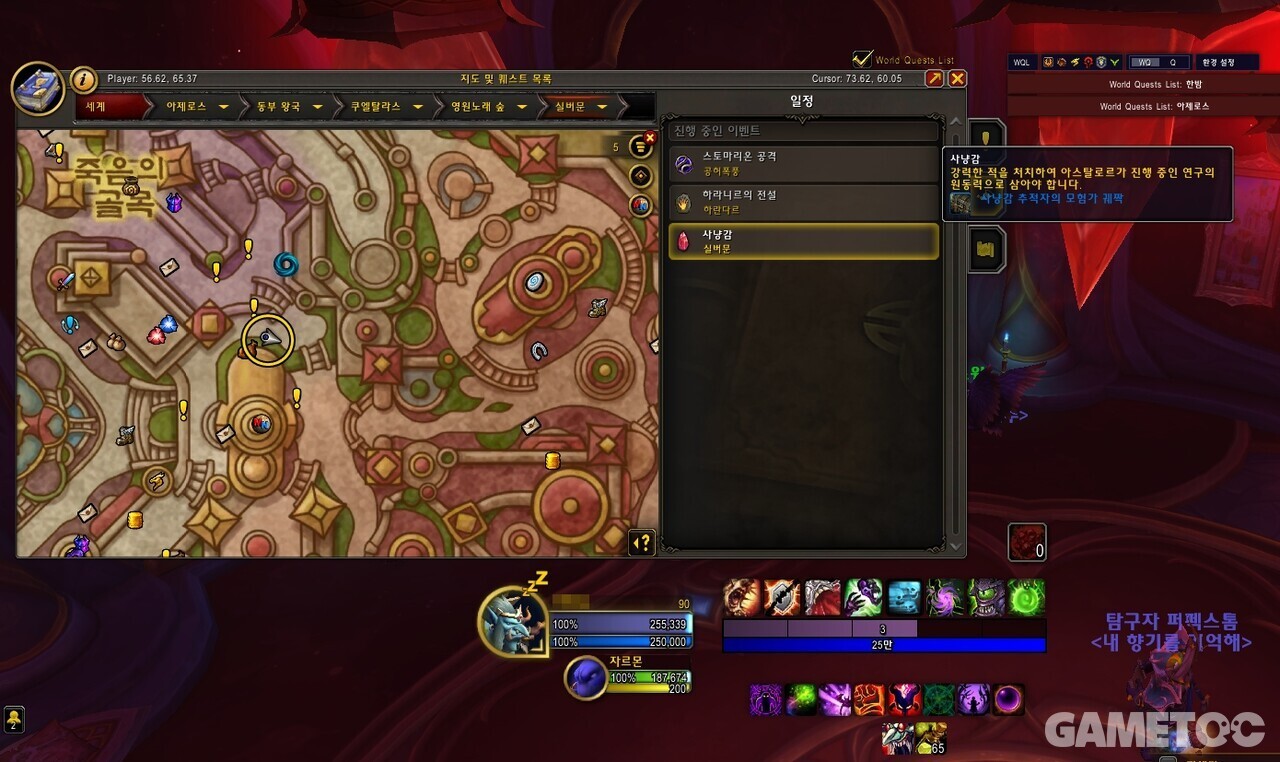Screen dimensions: 1280x762
Task: Select the pet 자르몬 portrait
Action: pyautogui.click(x=585, y=677)
